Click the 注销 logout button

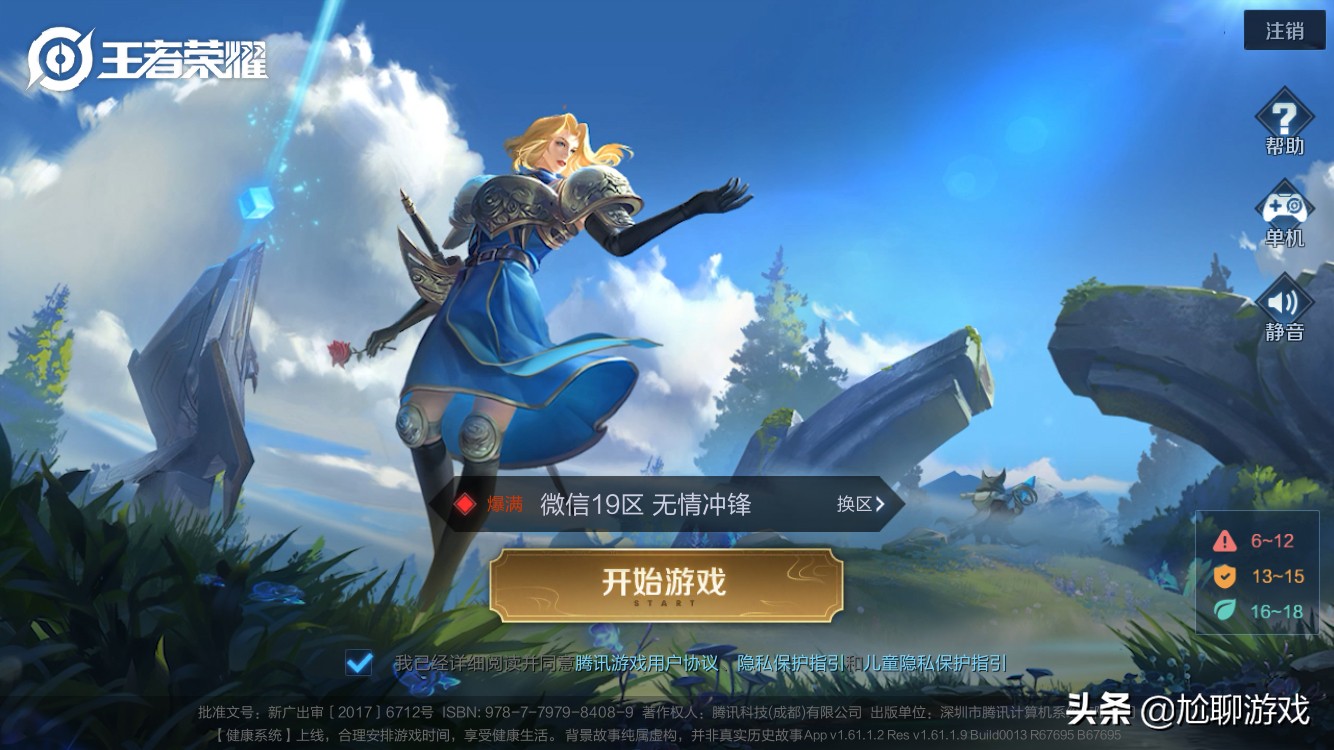point(1284,30)
